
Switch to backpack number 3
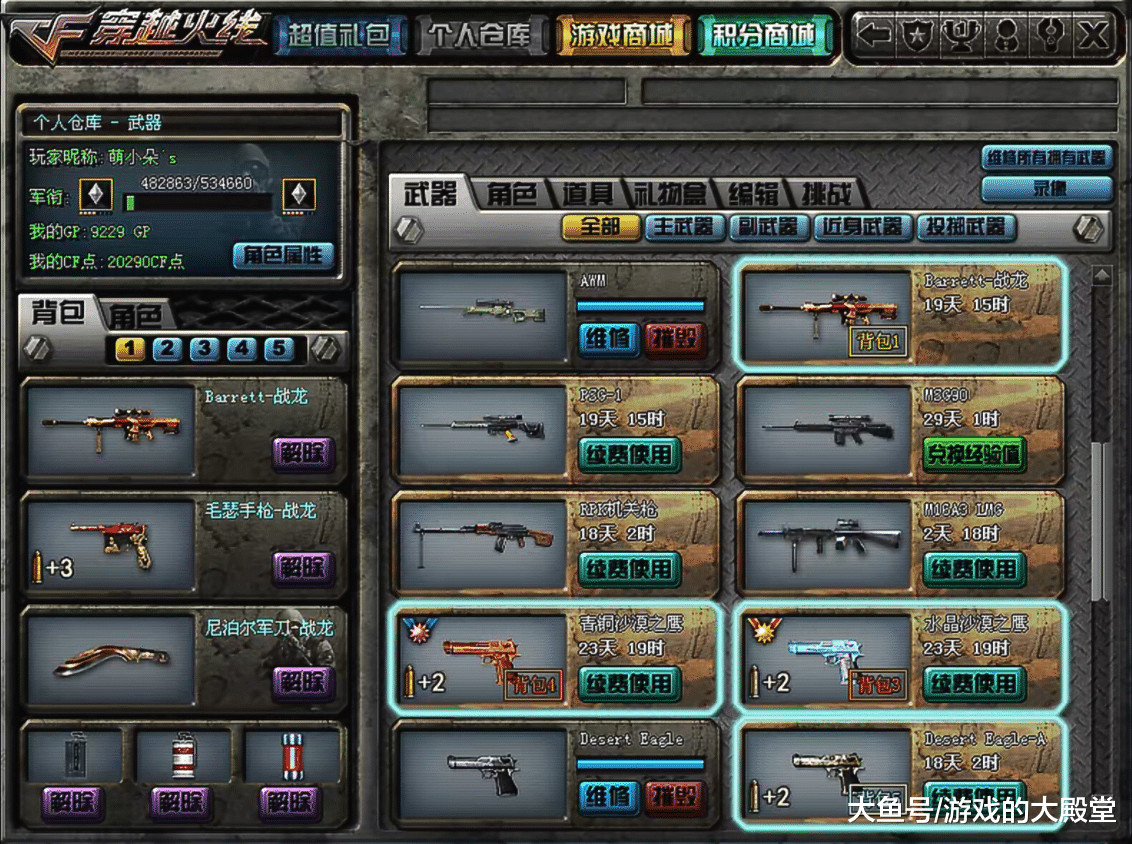[x=204, y=349]
